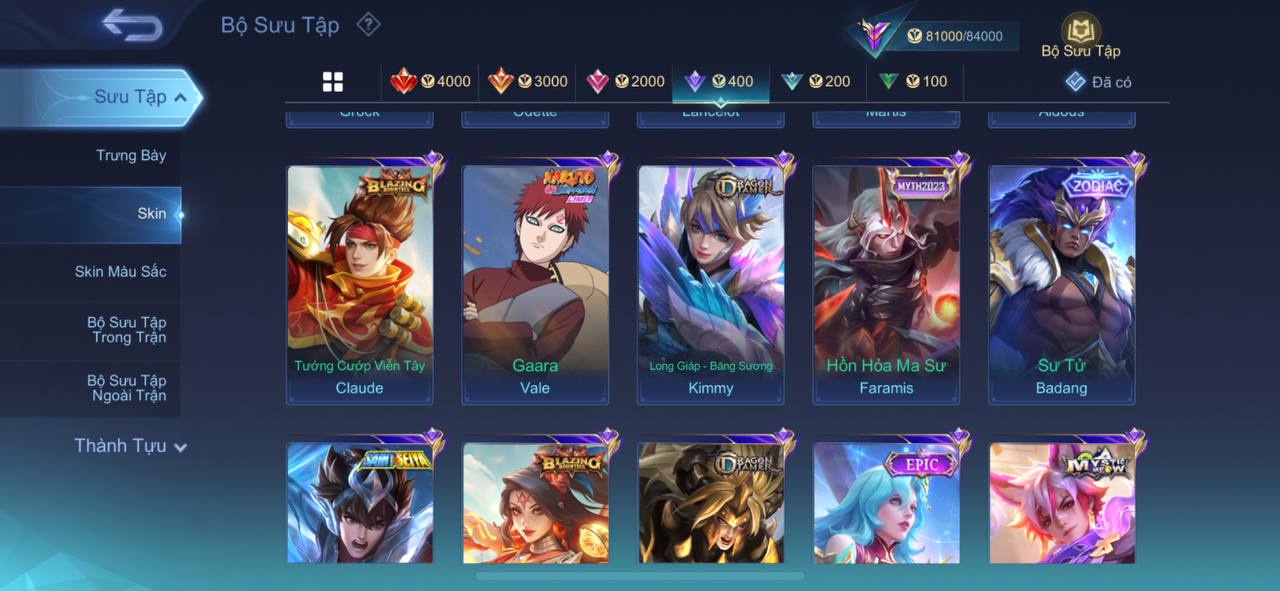Expand the Thành Tựu section

tap(130, 446)
